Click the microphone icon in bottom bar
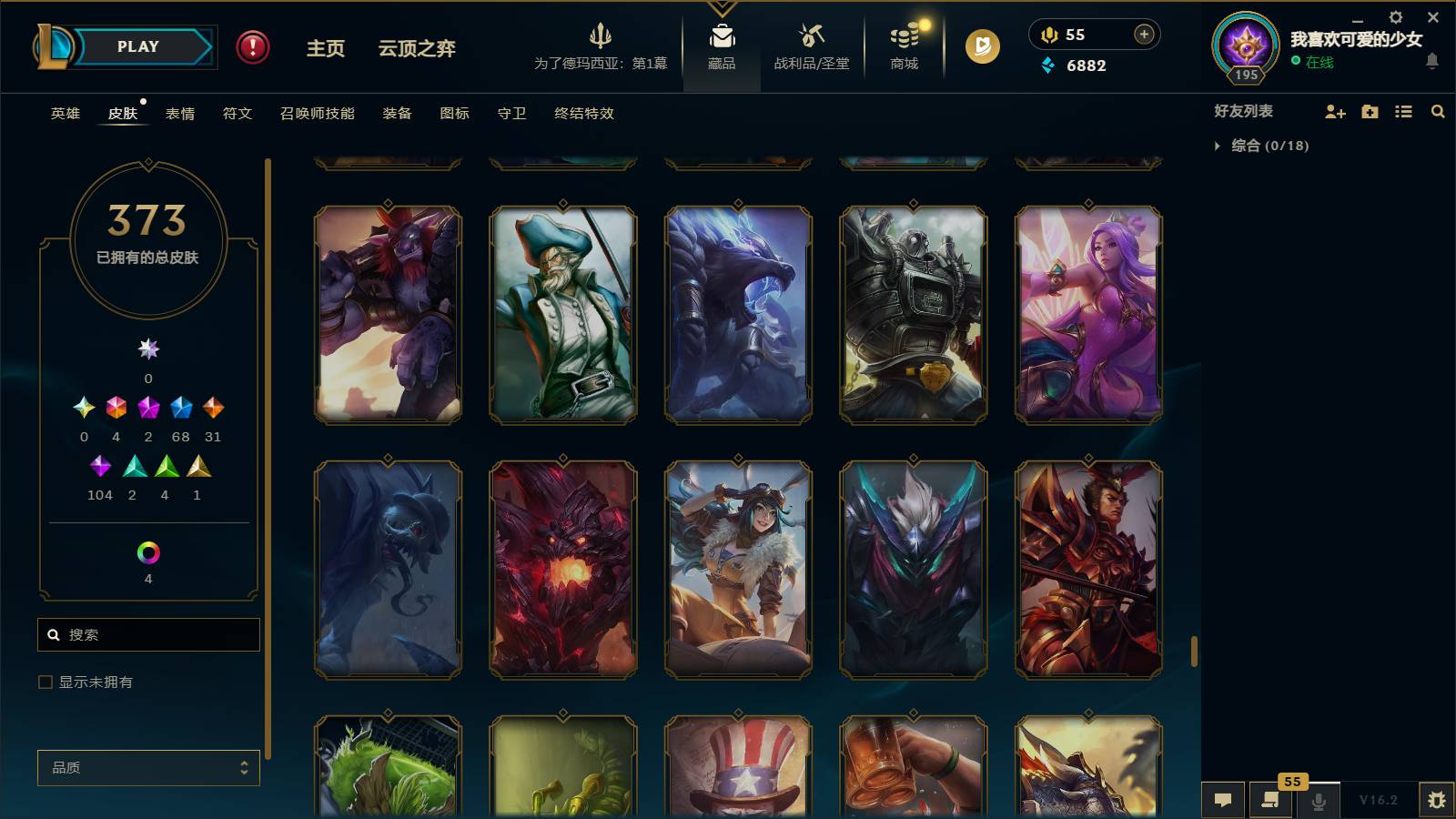Image resolution: width=1456 pixels, height=819 pixels. coord(1317,801)
